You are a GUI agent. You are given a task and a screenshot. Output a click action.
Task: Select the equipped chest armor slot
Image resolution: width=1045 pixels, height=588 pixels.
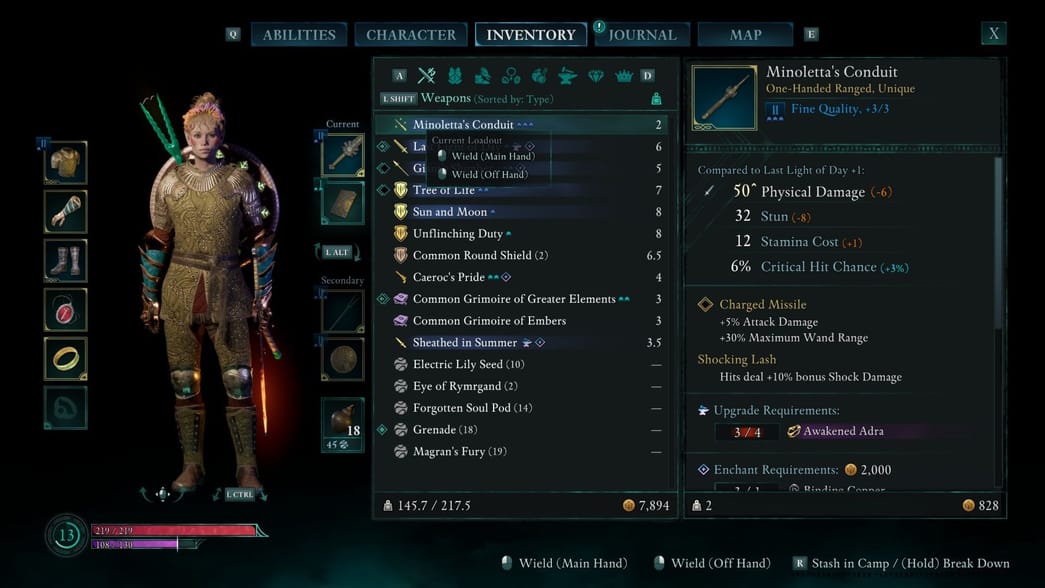pos(65,163)
